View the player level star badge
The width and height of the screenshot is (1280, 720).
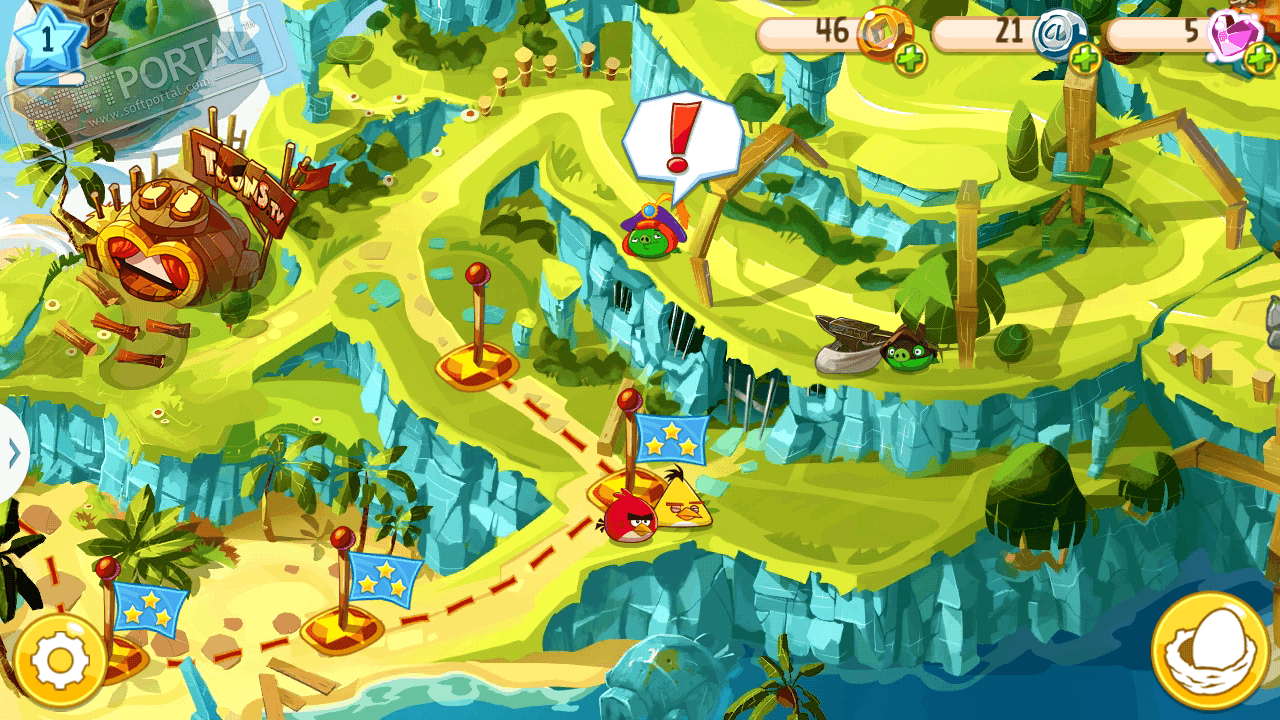[46, 40]
